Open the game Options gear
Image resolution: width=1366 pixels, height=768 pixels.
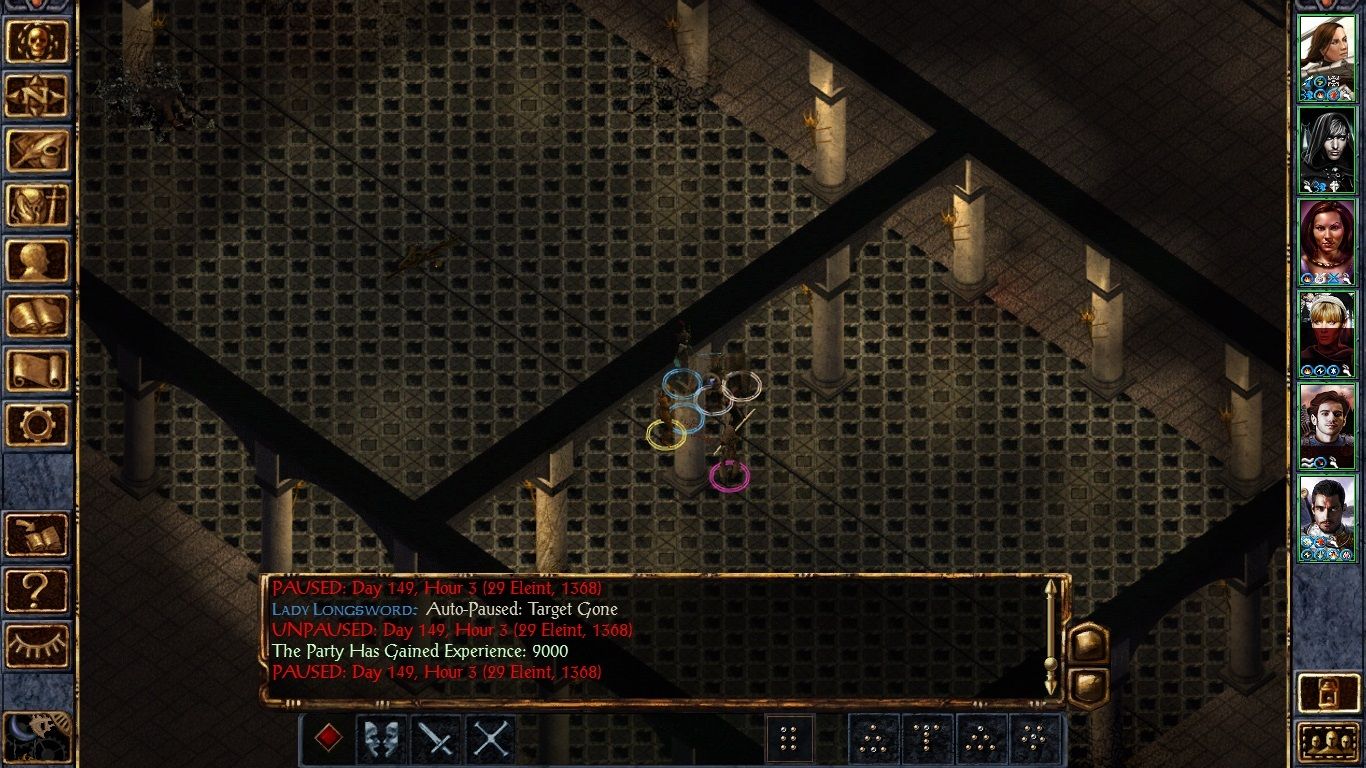[37, 423]
